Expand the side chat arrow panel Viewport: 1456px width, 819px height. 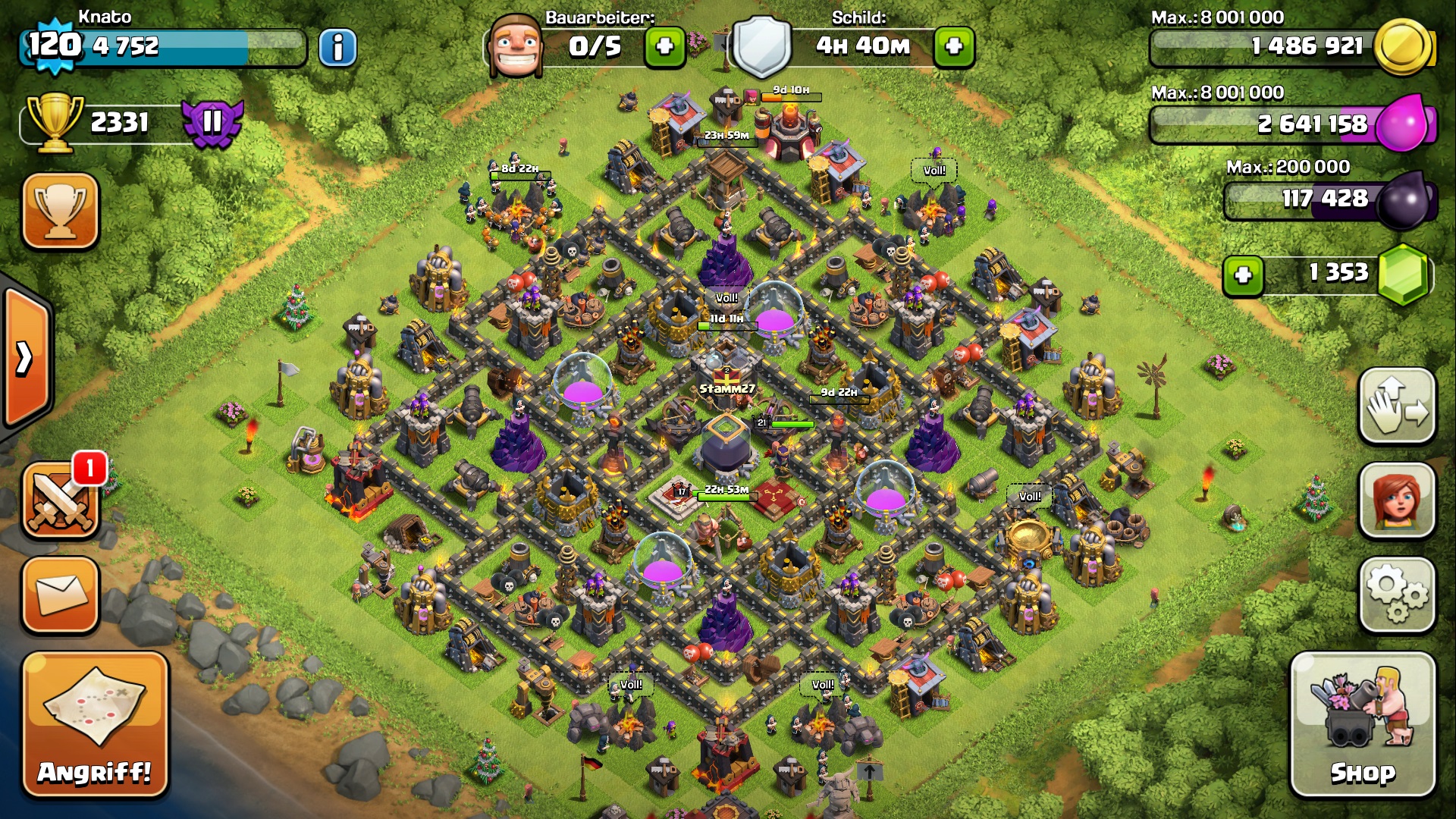click(x=25, y=358)
